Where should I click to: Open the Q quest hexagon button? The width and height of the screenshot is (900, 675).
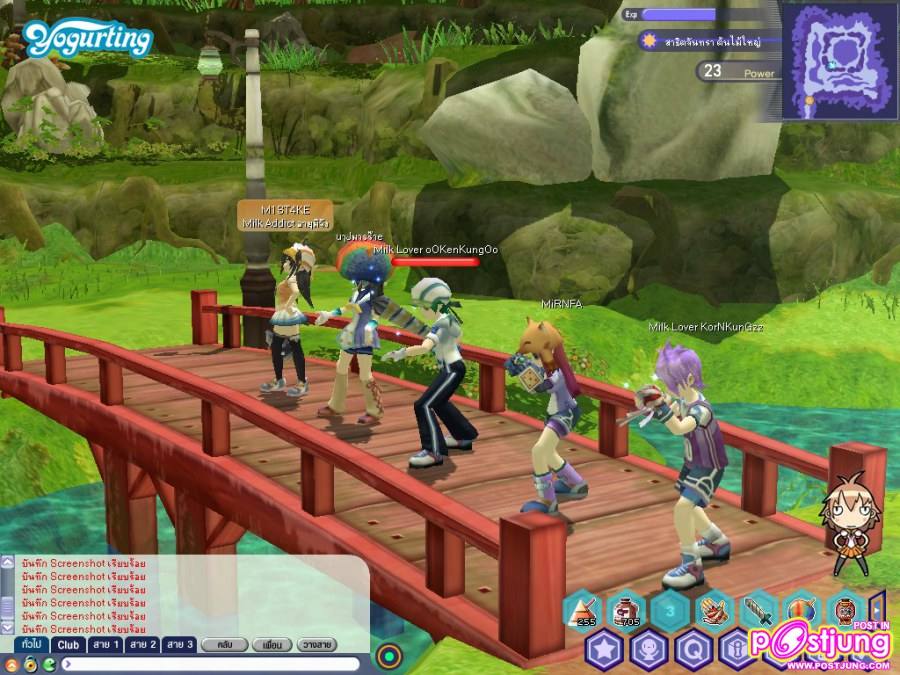point(692,650)
